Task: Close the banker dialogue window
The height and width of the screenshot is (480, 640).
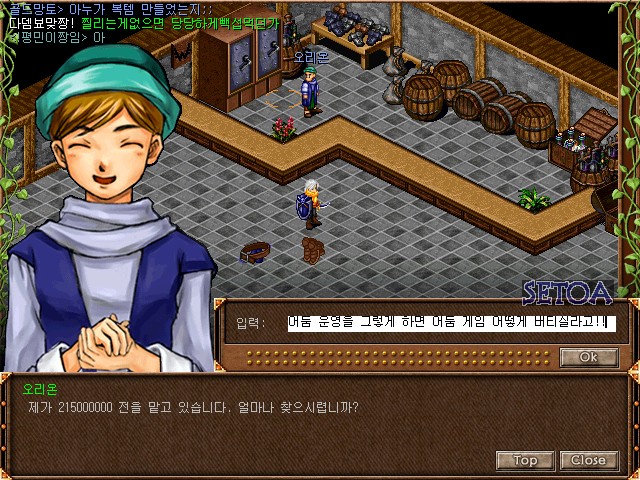Action: coord(588,460)
